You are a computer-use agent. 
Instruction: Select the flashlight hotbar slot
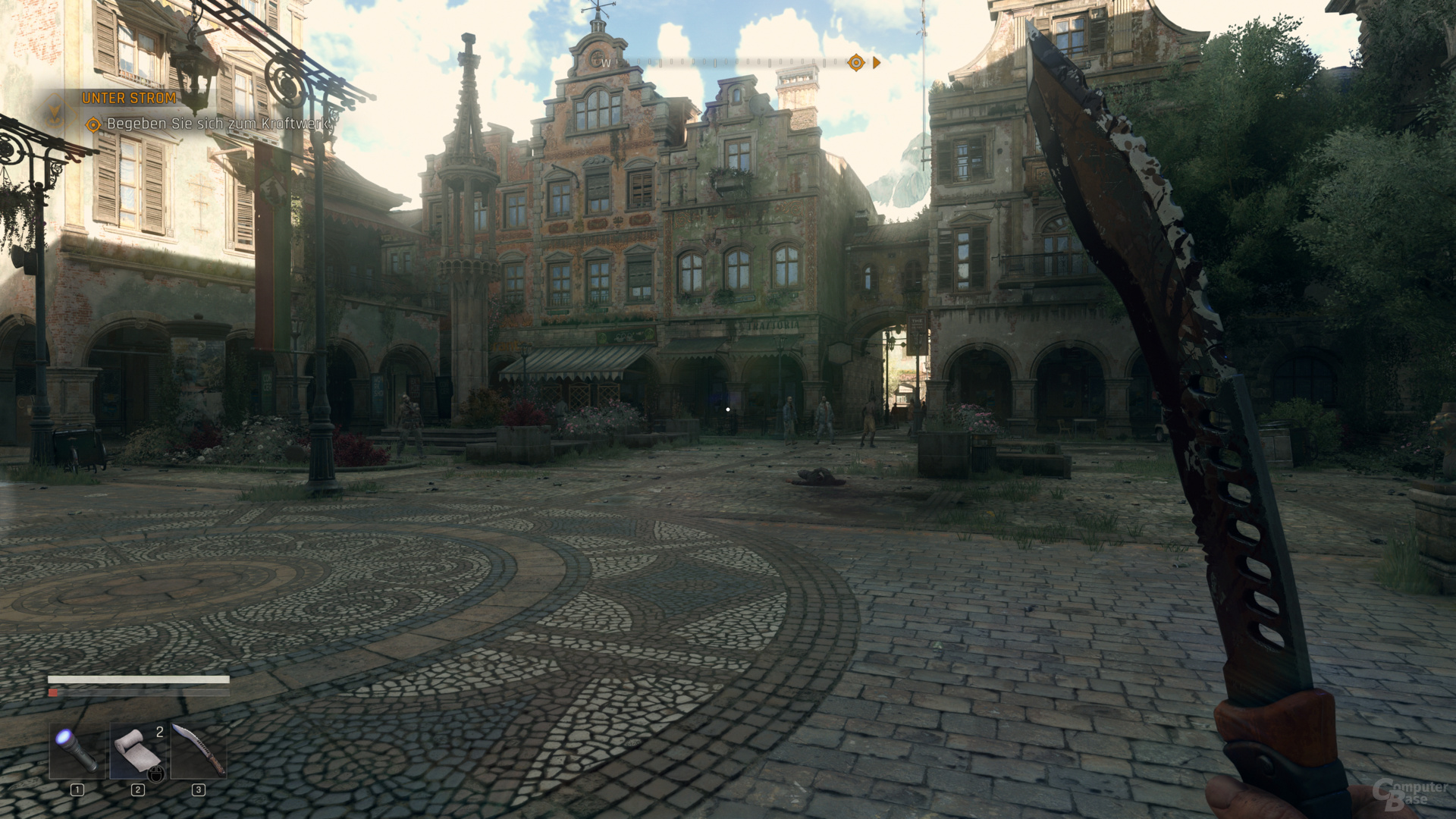[77, 750]
